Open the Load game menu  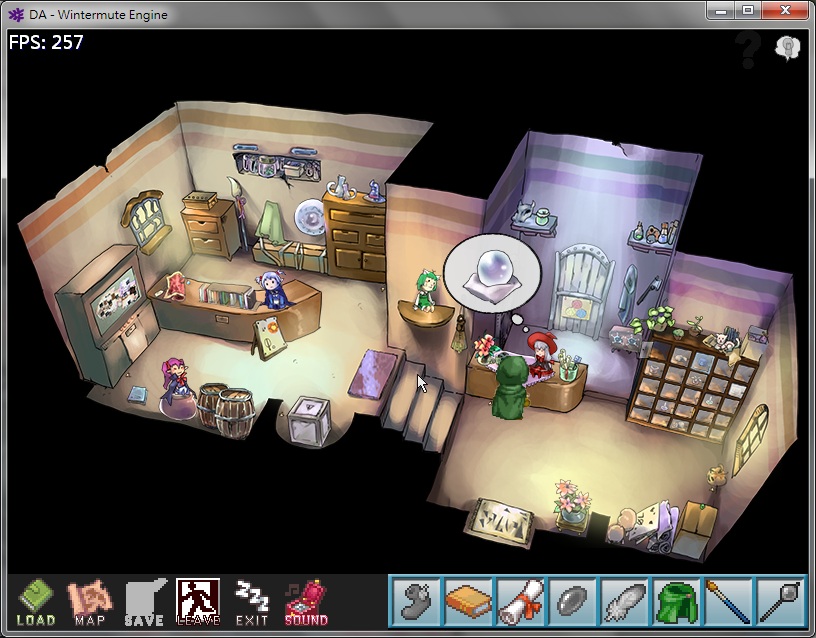[x=36, y=603]
